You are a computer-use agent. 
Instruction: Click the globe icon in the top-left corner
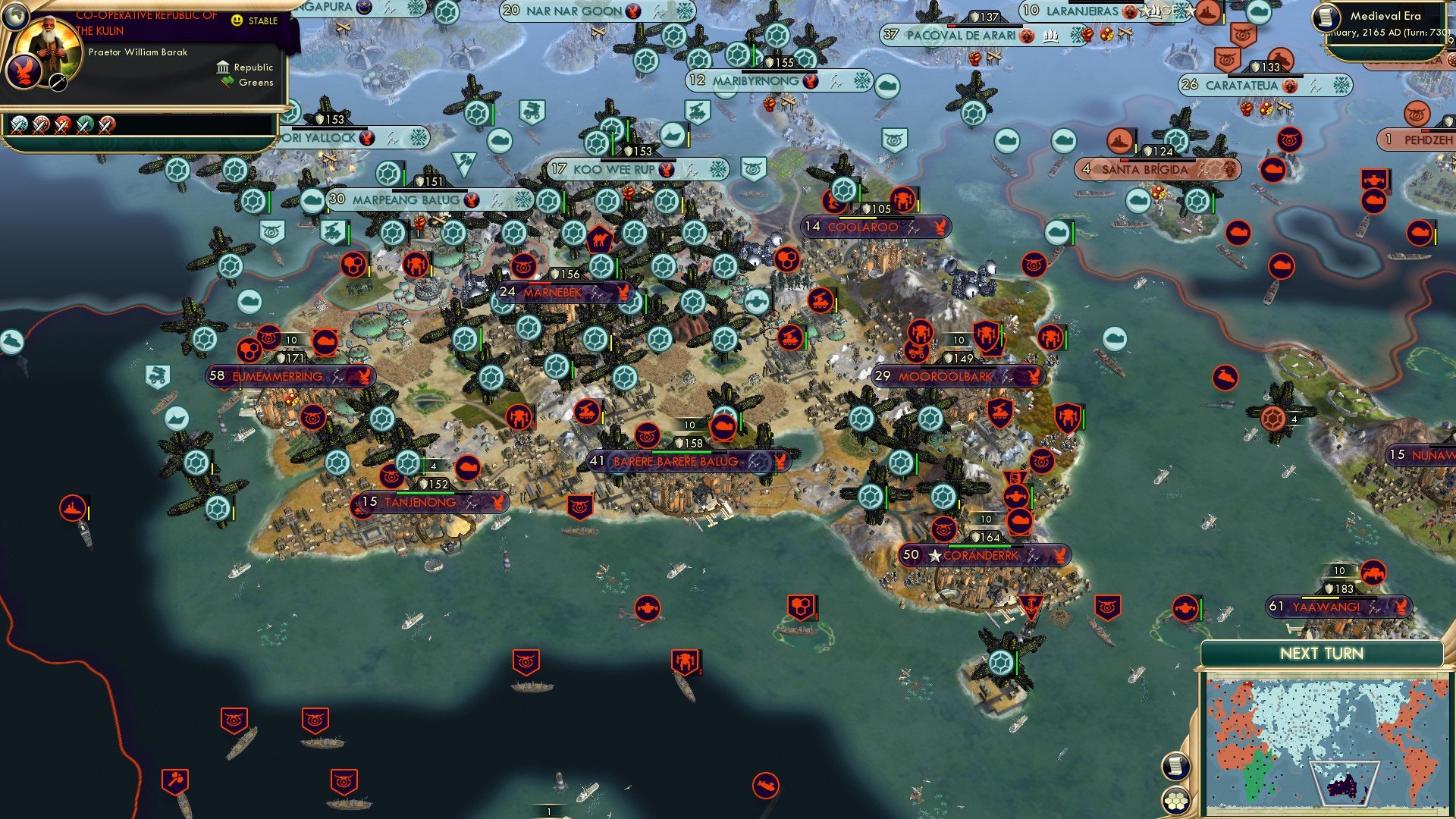17,18
